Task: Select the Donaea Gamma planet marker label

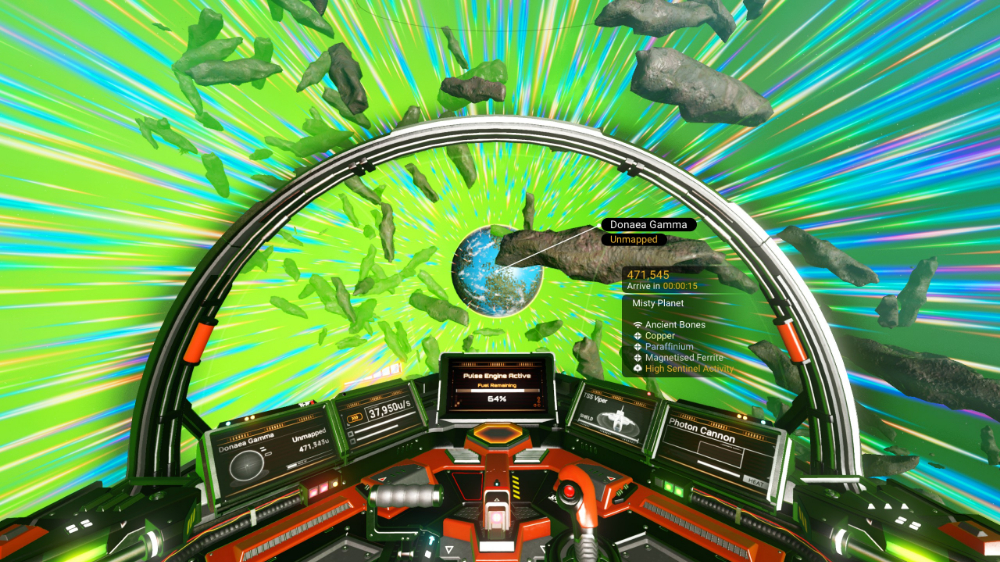Action: pos(648,225)
